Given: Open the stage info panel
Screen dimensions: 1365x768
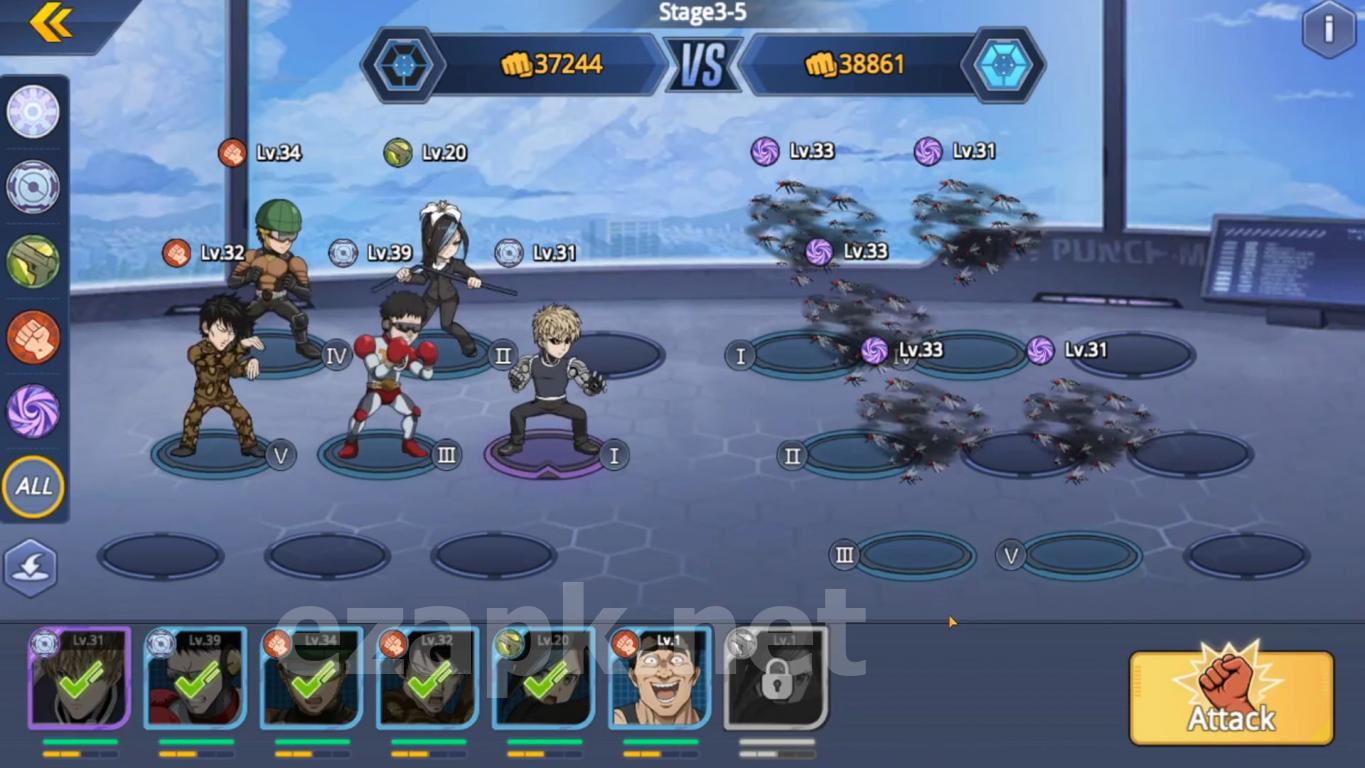Looking at the screenshot, I should (x=1328, y=29).
